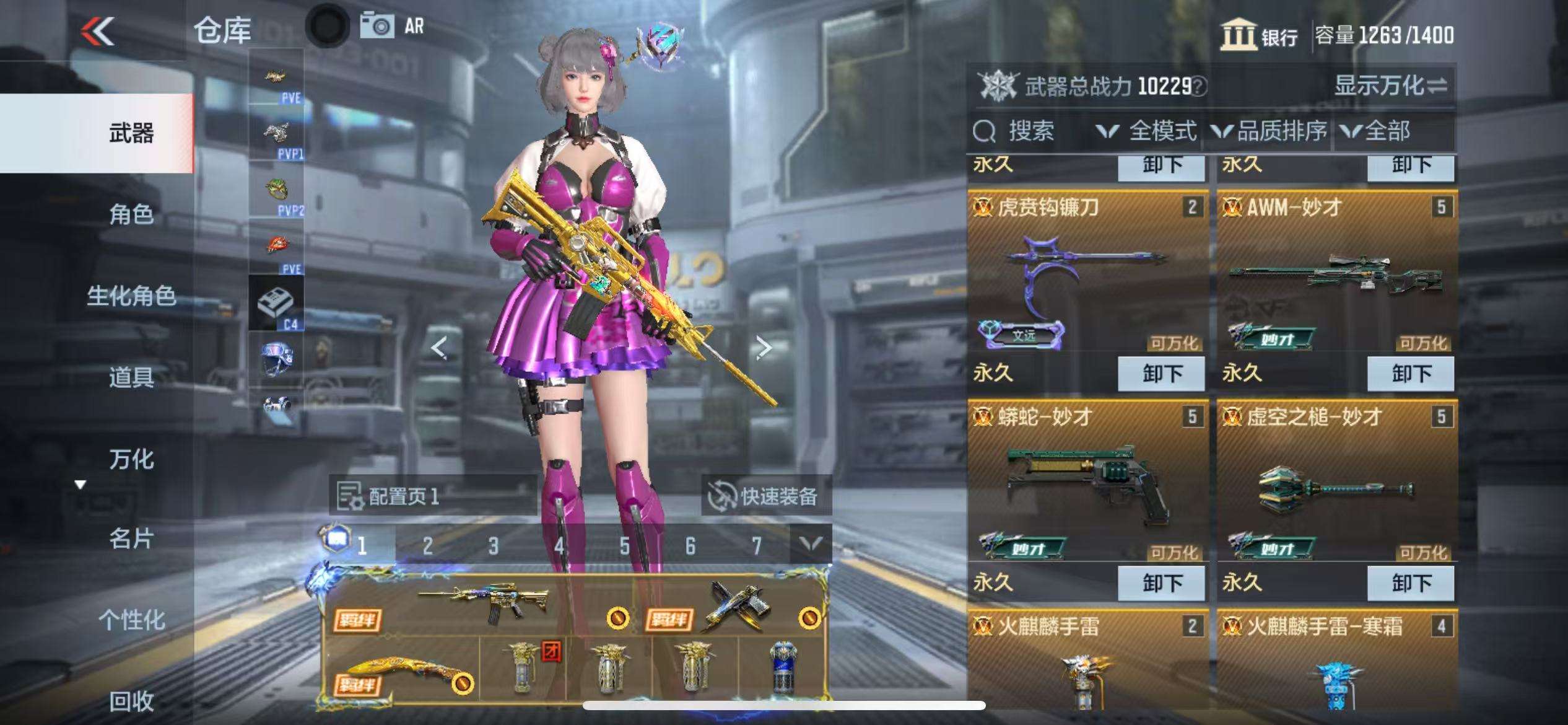The width and height of the screenshot is (1568, 725).
Task: Unequip the 虎贲钩镰刀 with its 卸下 button
Action: 1161,374
